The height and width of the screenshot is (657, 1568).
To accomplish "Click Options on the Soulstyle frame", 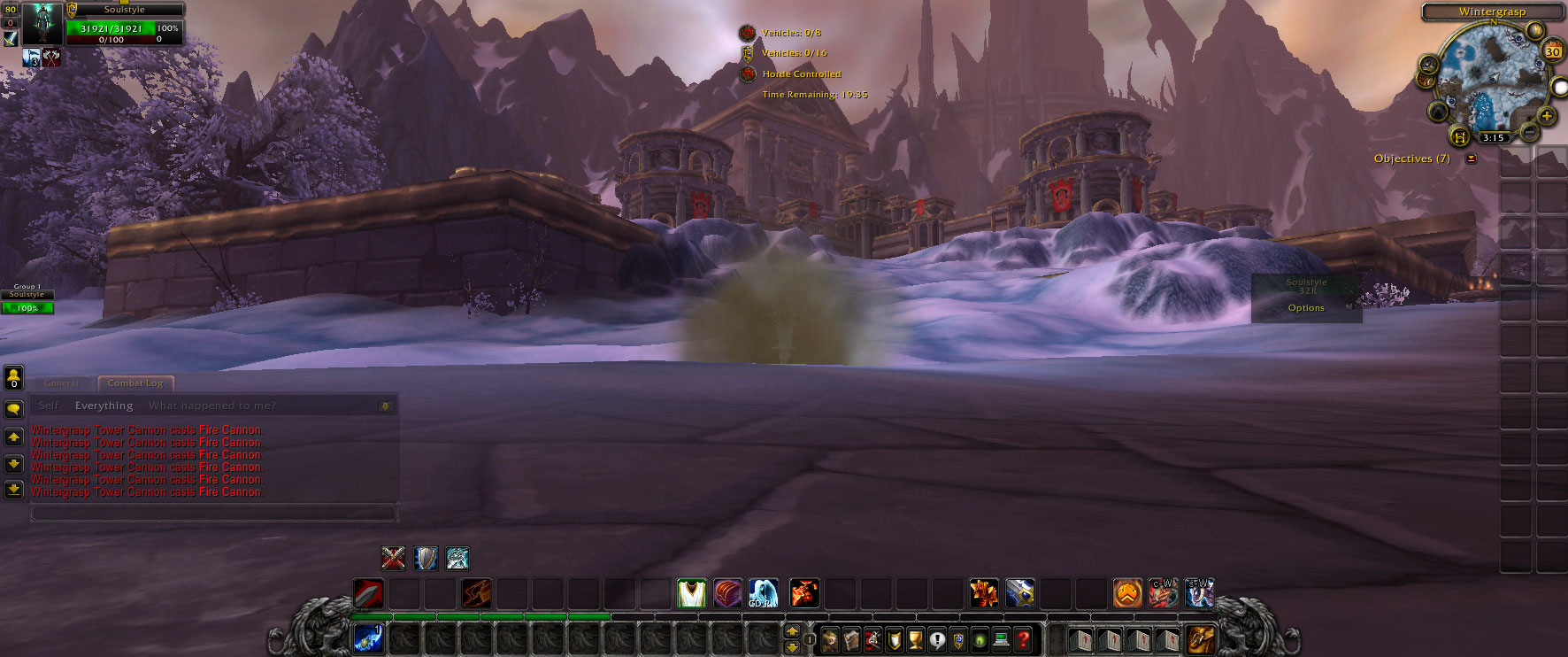I will click(x=1305, y=307).
